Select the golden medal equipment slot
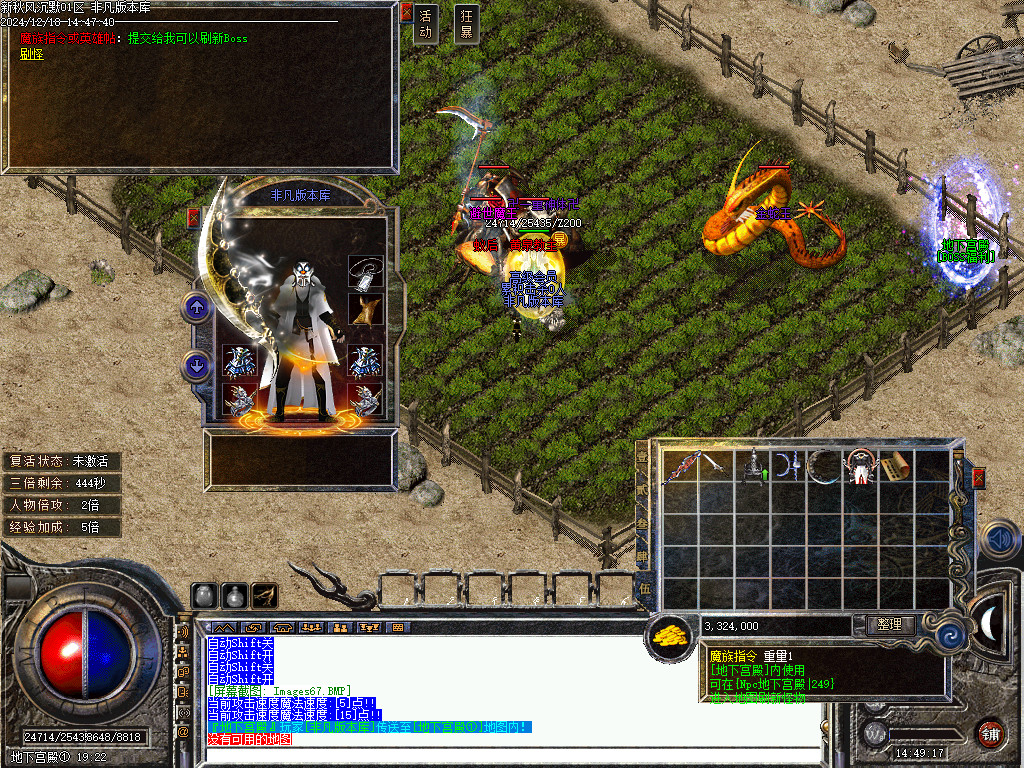This screenshot has width=1024, height=768. 366,308
